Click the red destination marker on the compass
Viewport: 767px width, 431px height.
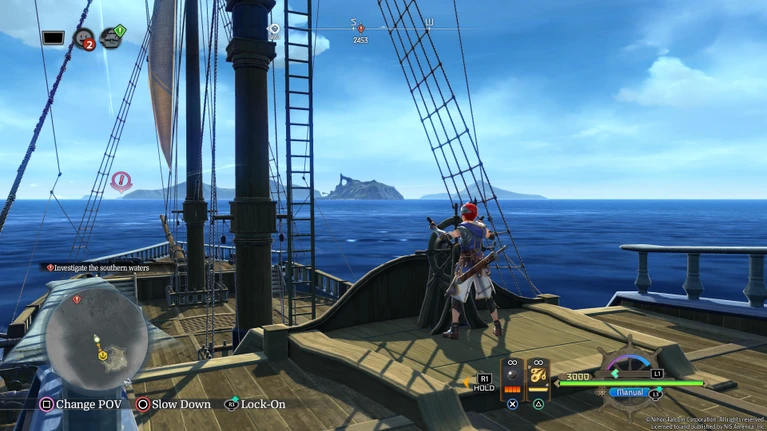360,29
